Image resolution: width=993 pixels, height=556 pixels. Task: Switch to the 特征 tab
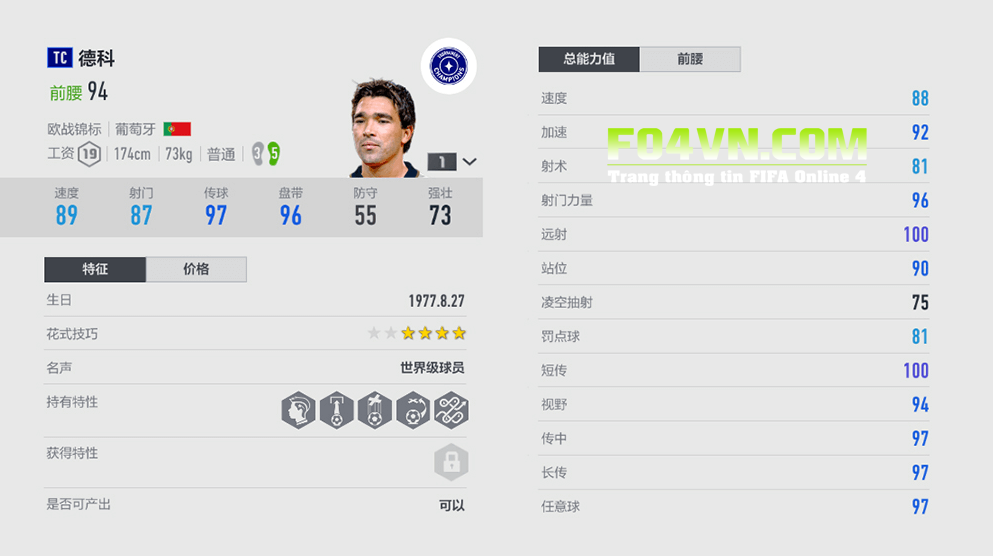tap(95, 269)
